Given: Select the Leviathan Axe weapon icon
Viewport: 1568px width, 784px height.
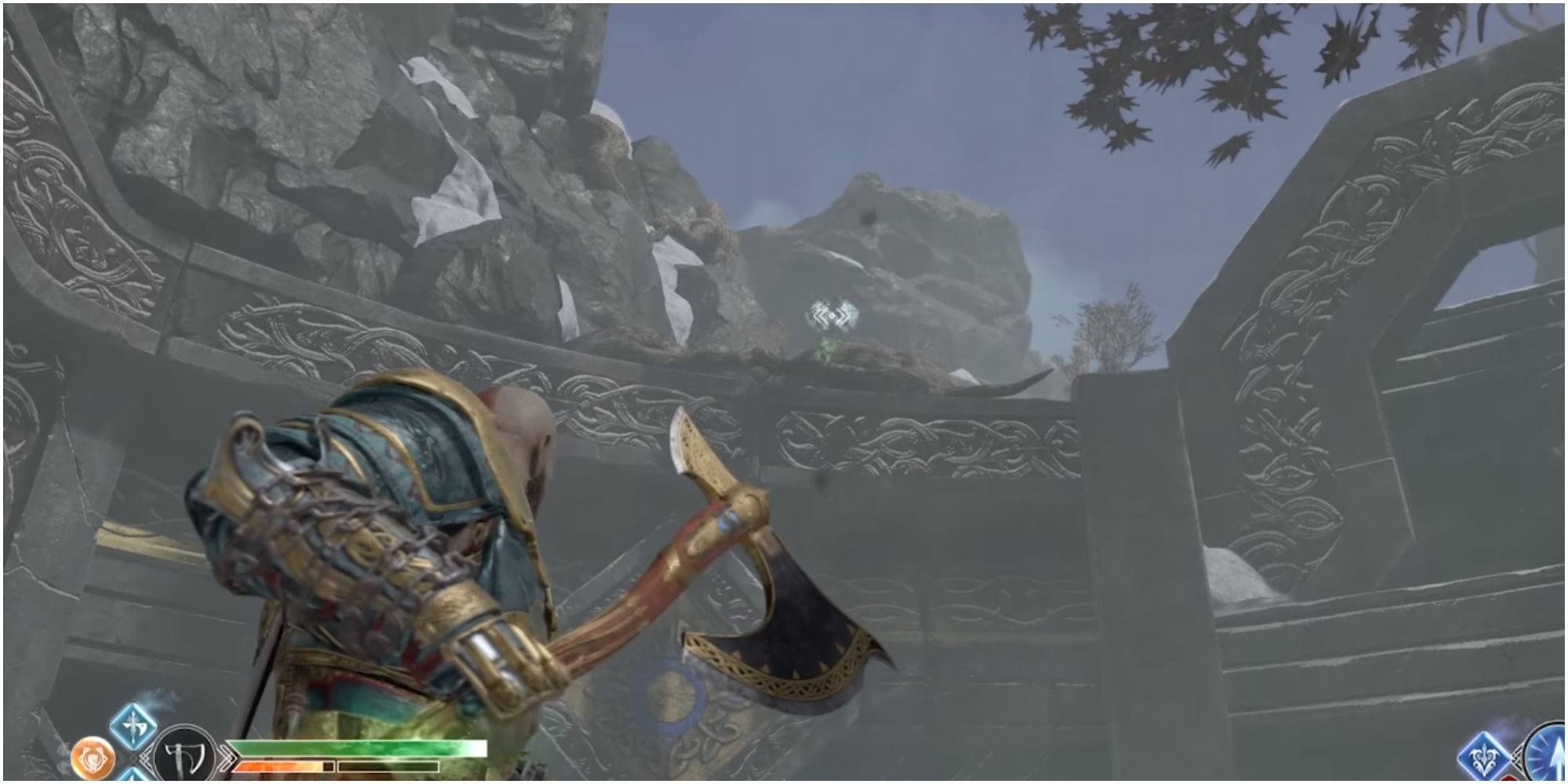Looking at the screenshot, I should pos(185,754).
